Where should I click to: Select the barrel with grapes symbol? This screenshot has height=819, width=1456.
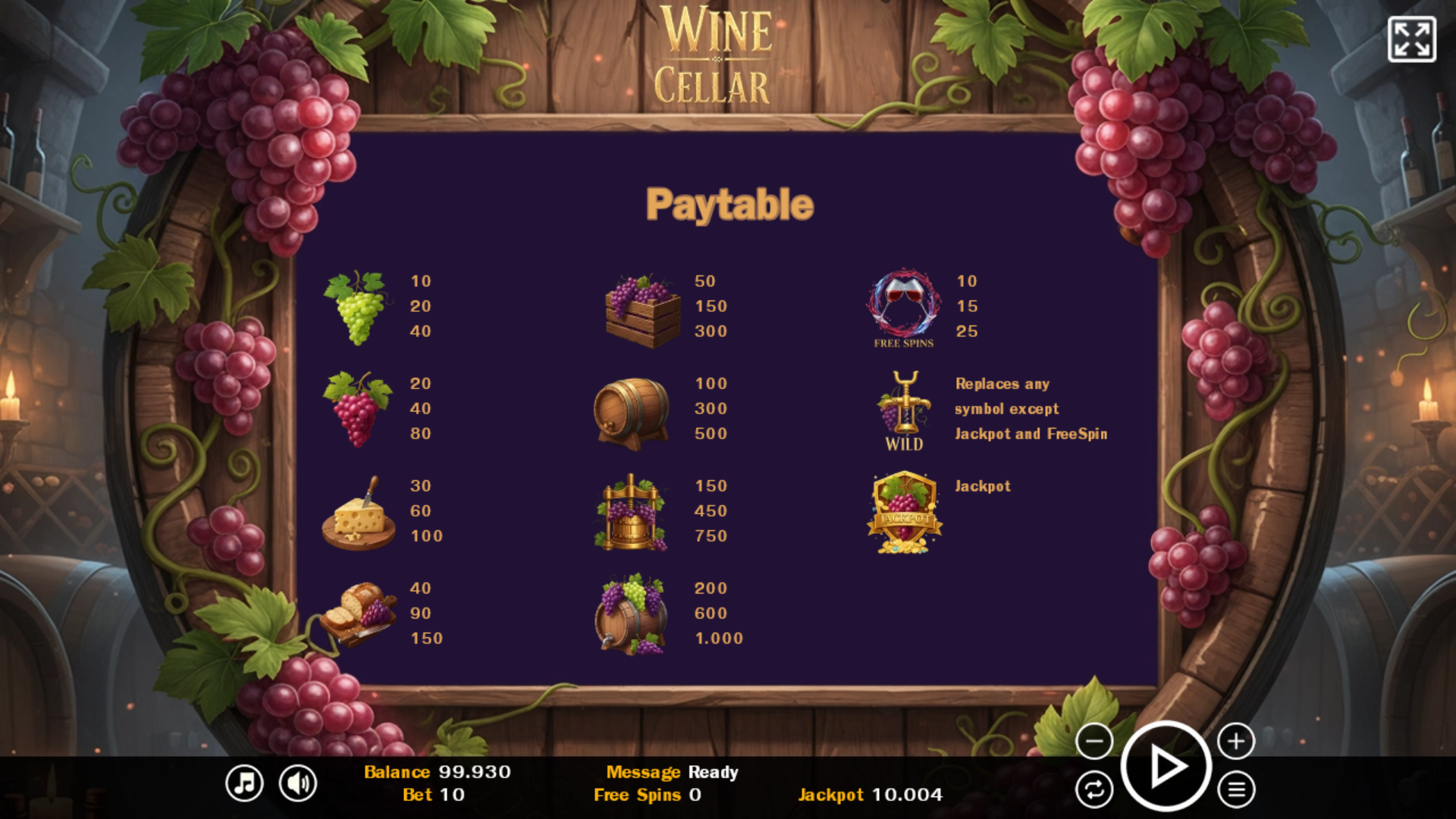coord(631,616)
